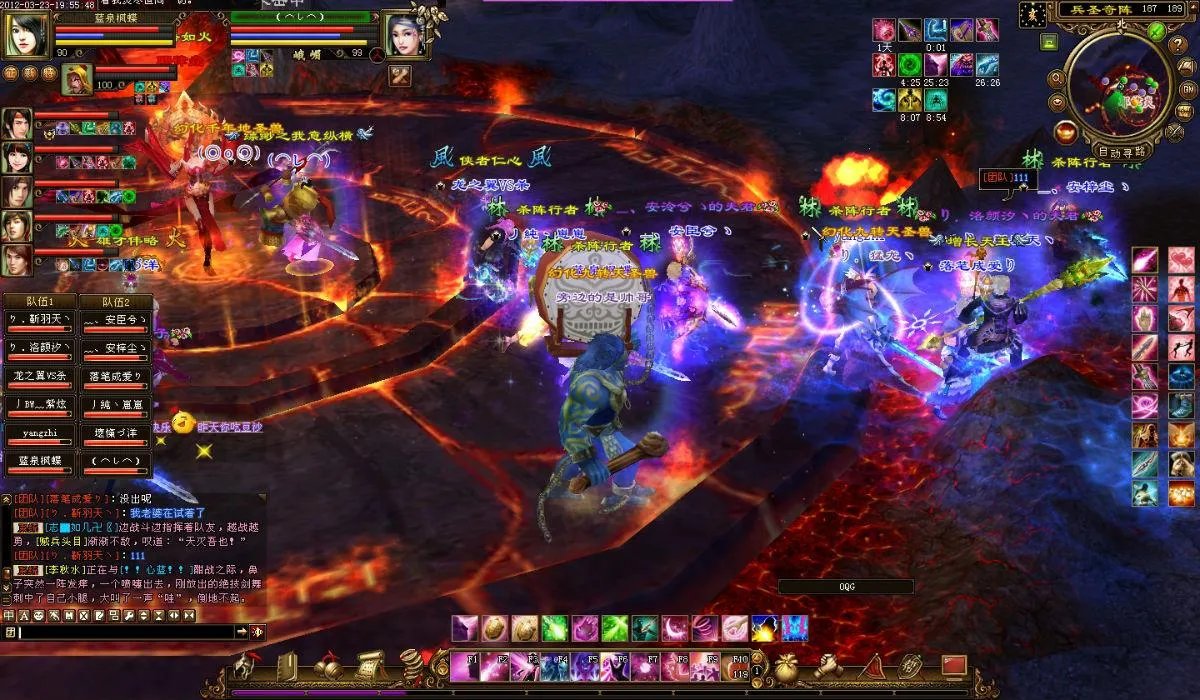Click the 自动寻路 auto-pathfinding button
This screenshot has height=700, width=1200.
click(1122, 153)
